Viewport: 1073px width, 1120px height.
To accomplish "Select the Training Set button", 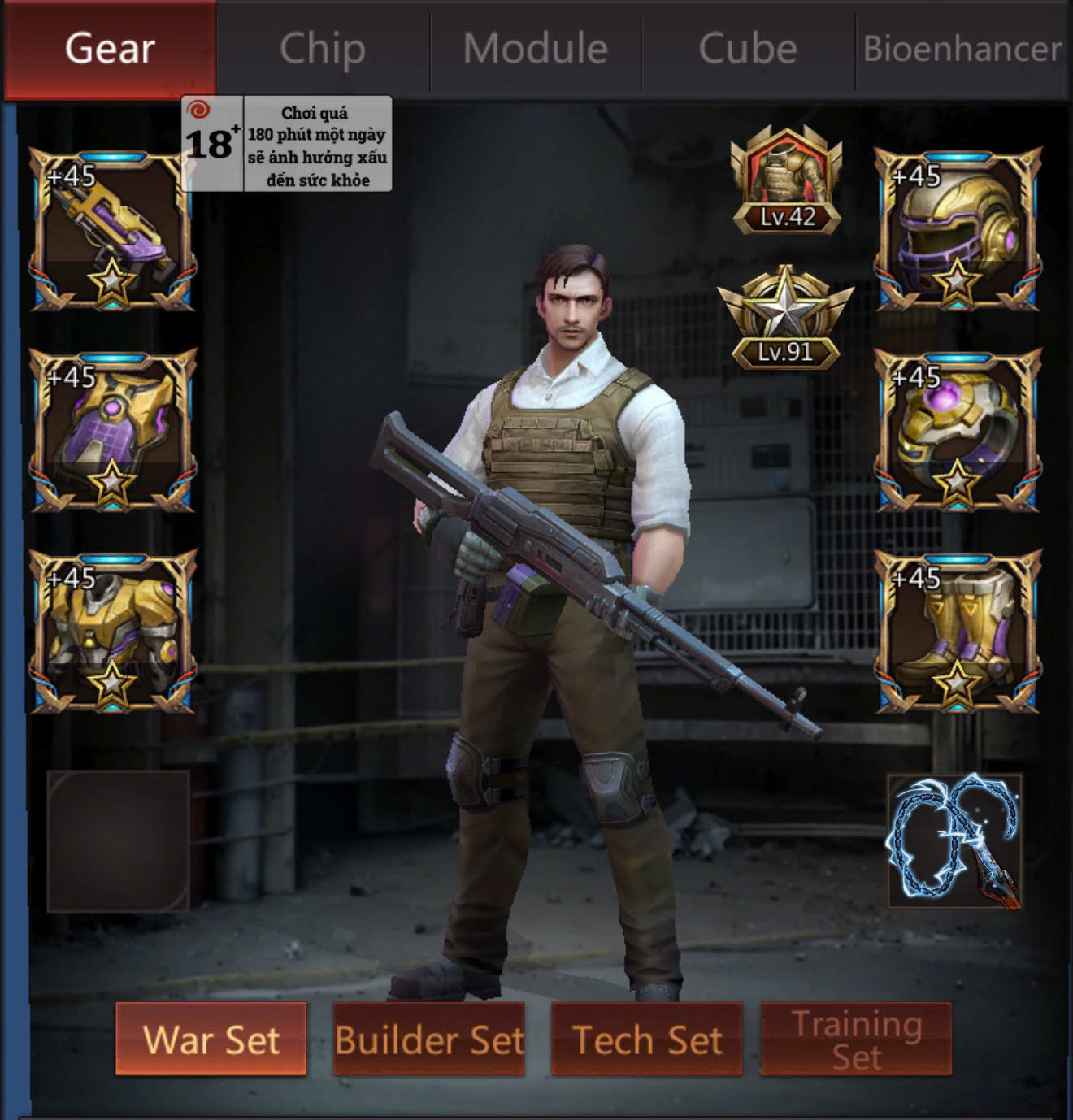I will [856, 1040].
